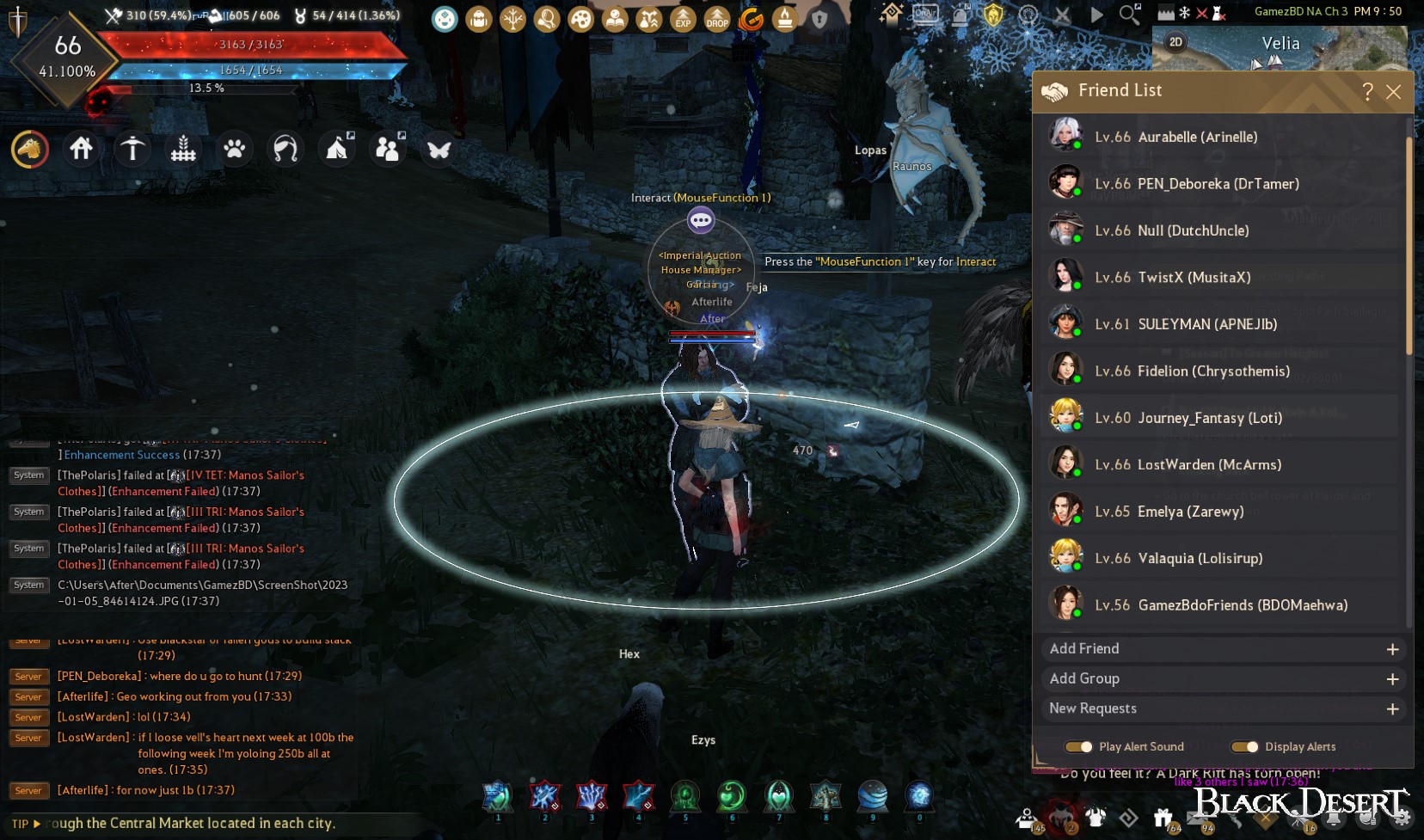
Task: Select friend PEN_Deboreka (DrTamer)
Action: tap(1219, 184)
